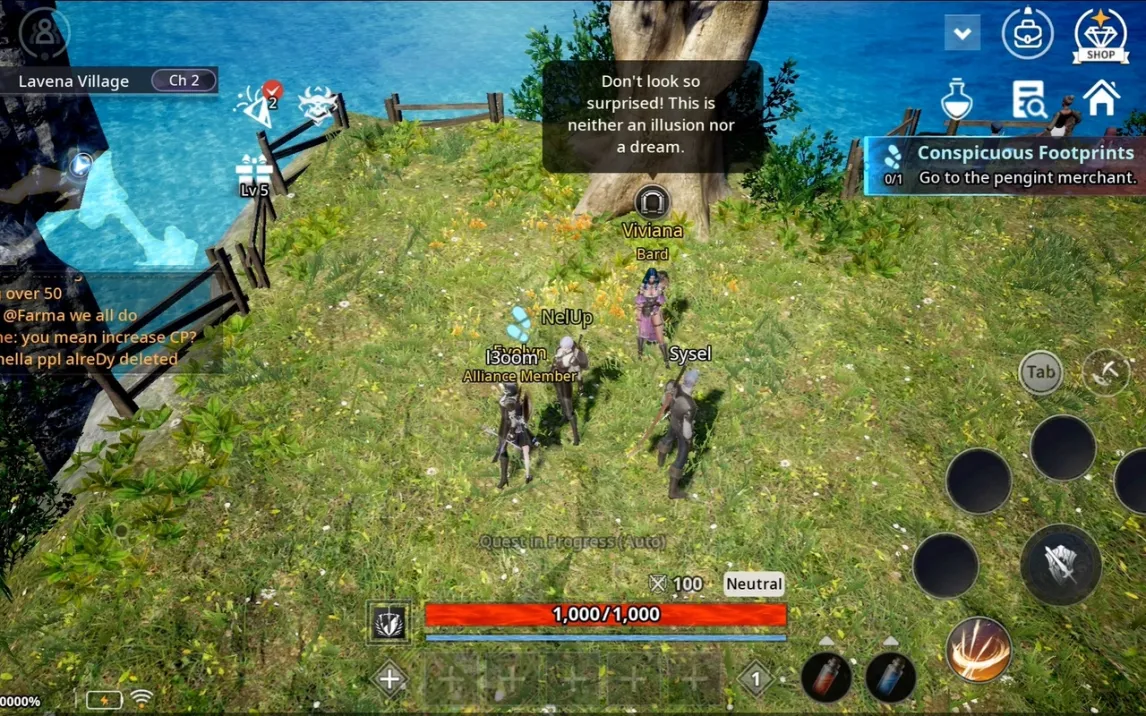Open the document search icon
Screen dimensions: 1146x716
(x=1028, y=99)
